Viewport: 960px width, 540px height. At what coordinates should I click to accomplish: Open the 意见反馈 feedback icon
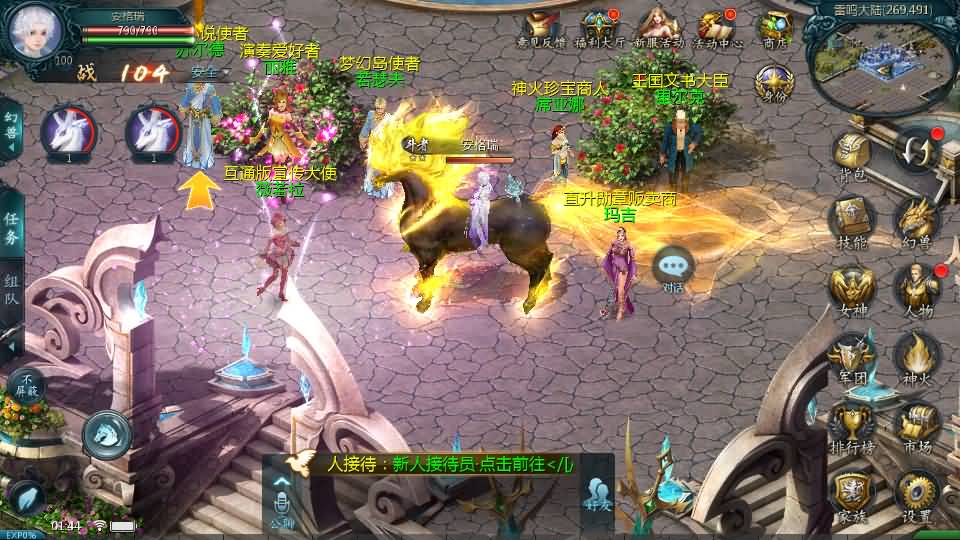click(x=541, y=28)
